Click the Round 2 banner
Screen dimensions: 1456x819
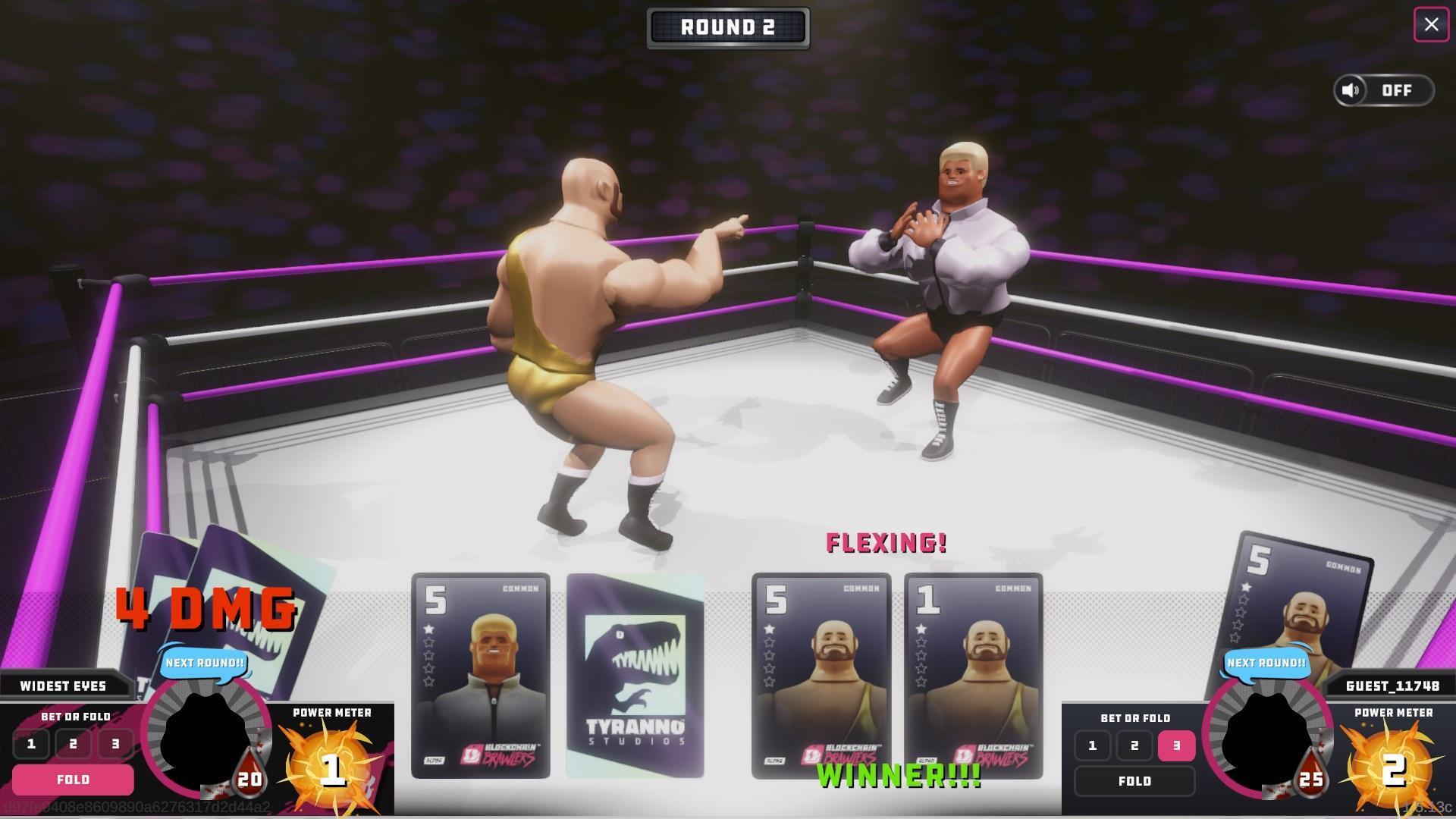tap(727, 27)
